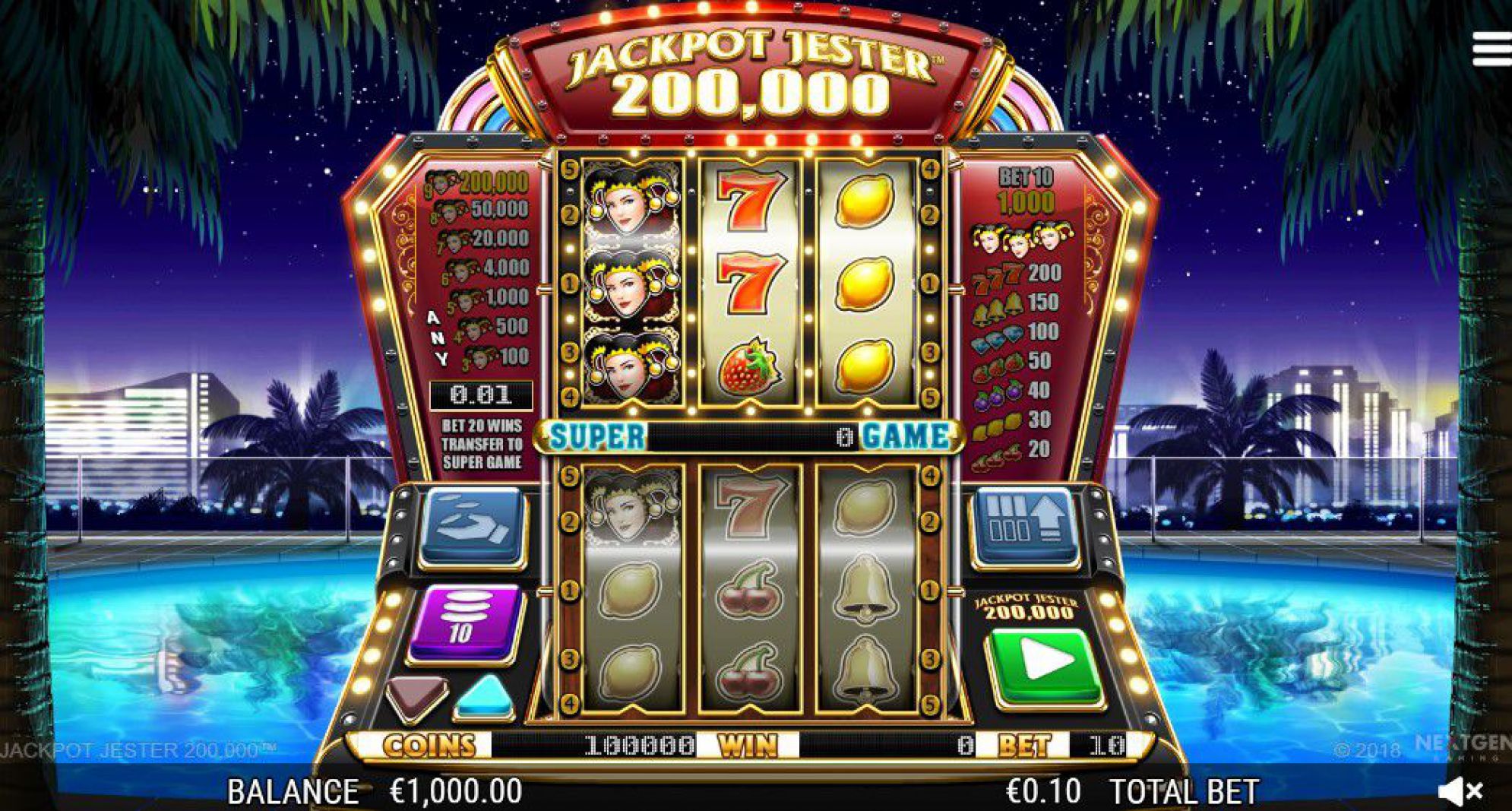Toggle the muted sound speaker icon
The width and height of the screenshot is (1512, 811).
(1460, 791)
